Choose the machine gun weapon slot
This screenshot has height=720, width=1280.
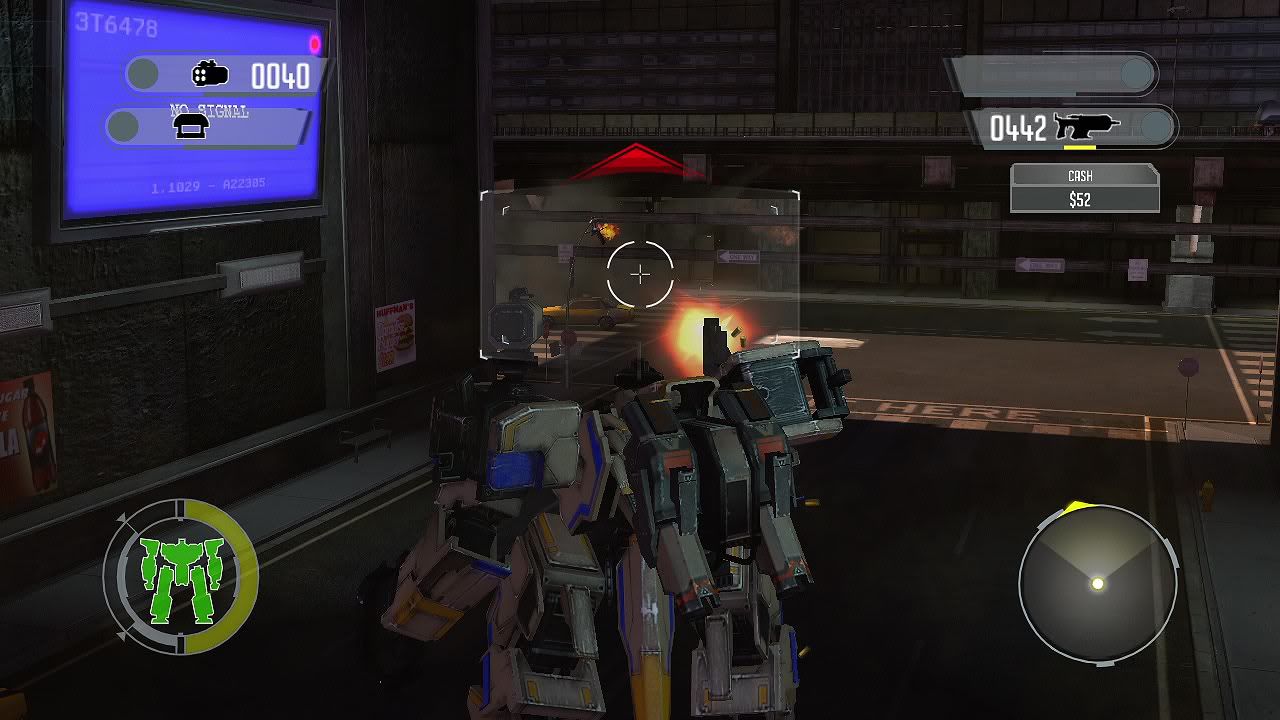click(1072, 128)
